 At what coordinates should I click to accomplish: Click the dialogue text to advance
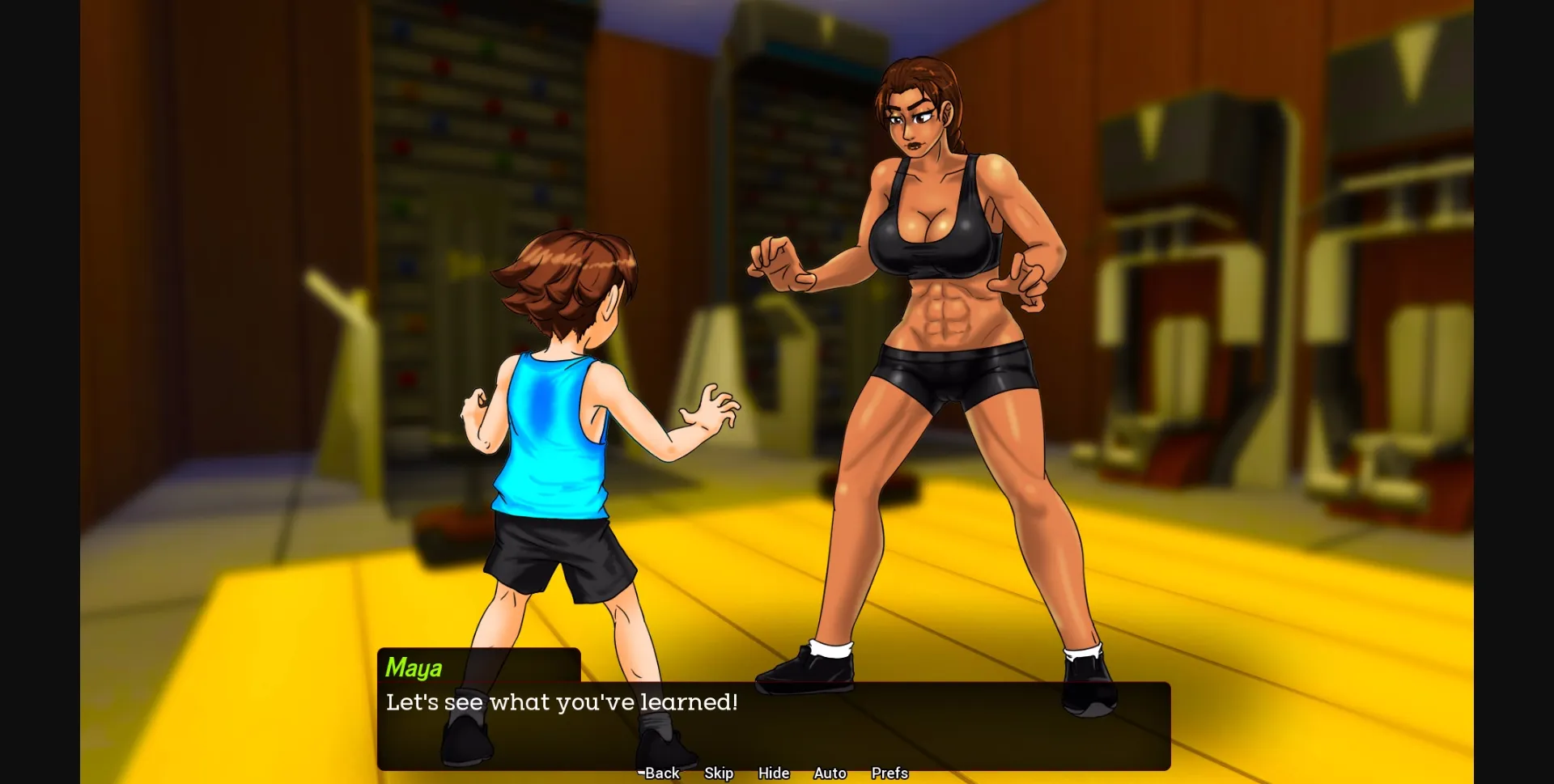[562, 703]
